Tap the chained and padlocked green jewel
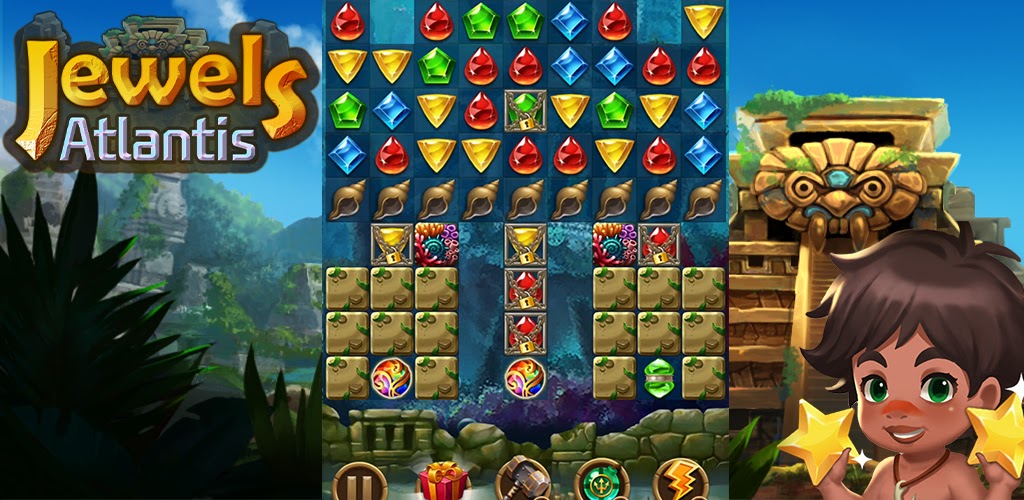 click(525, 110)
